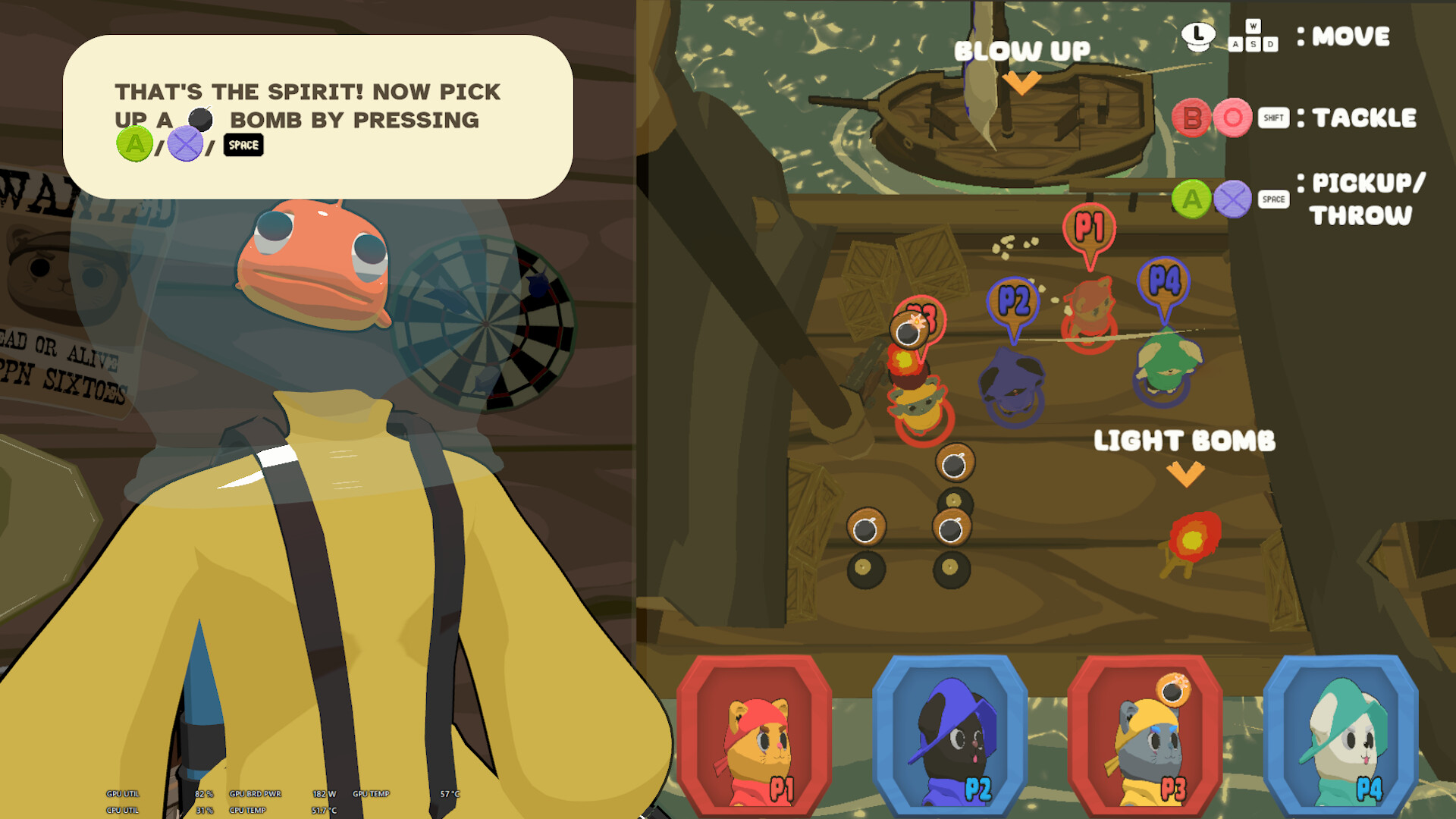Click the orange arrow under LIGHT BOMB
Screen dimensions: 1456x819
(1185, 474)
